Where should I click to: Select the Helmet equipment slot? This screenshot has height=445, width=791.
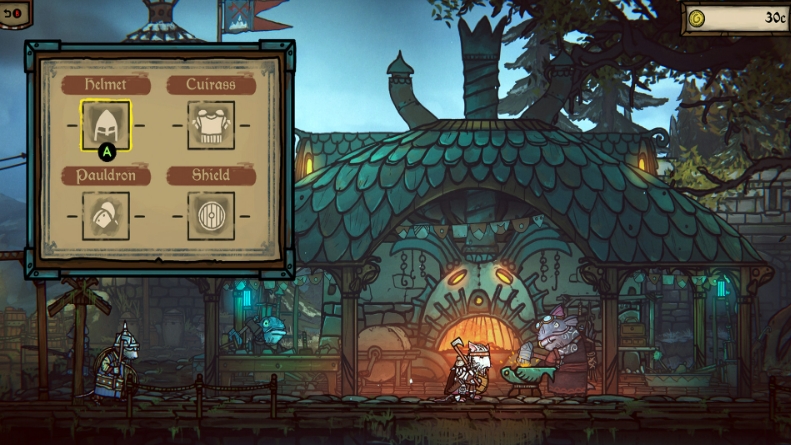click(105, 125)
